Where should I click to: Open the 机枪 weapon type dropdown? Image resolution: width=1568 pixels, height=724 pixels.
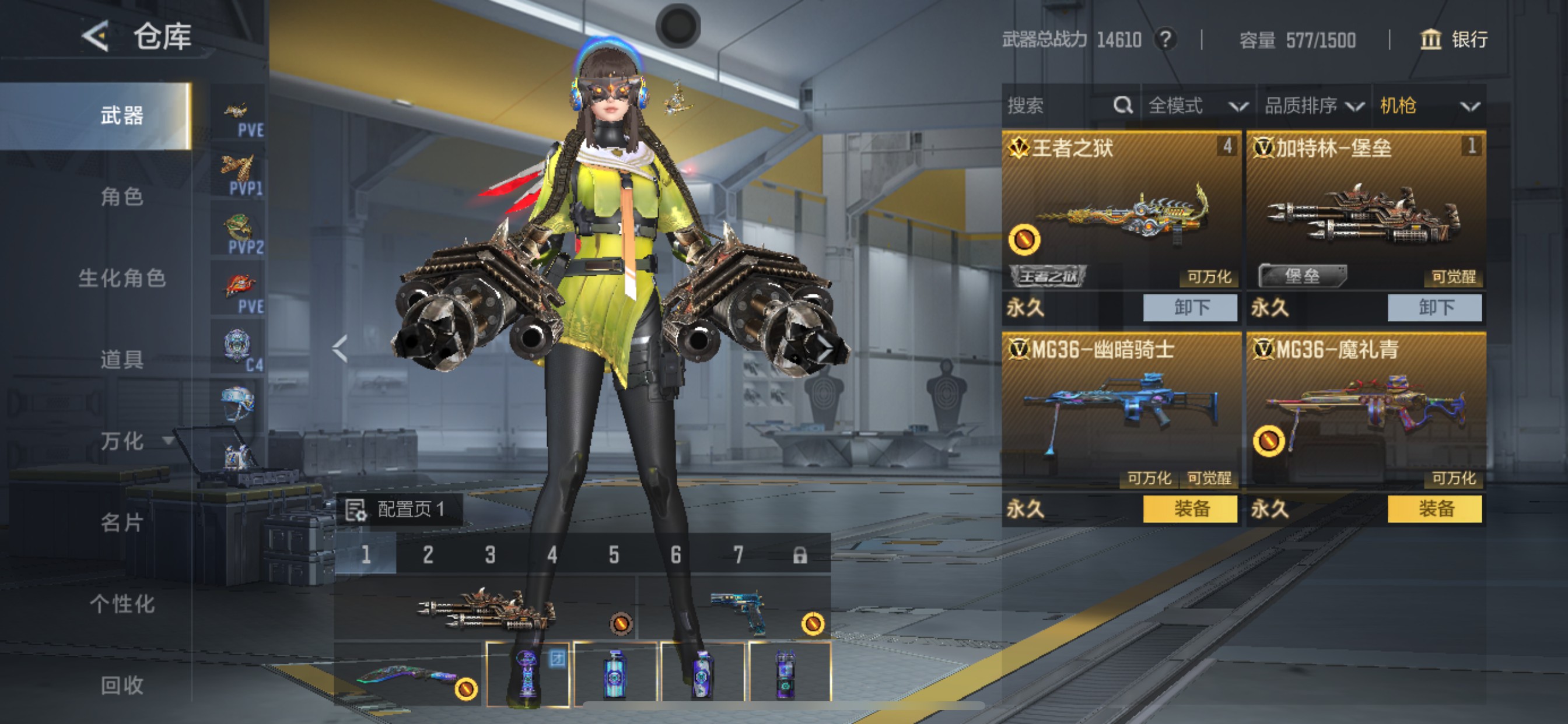pos(1428,106)
